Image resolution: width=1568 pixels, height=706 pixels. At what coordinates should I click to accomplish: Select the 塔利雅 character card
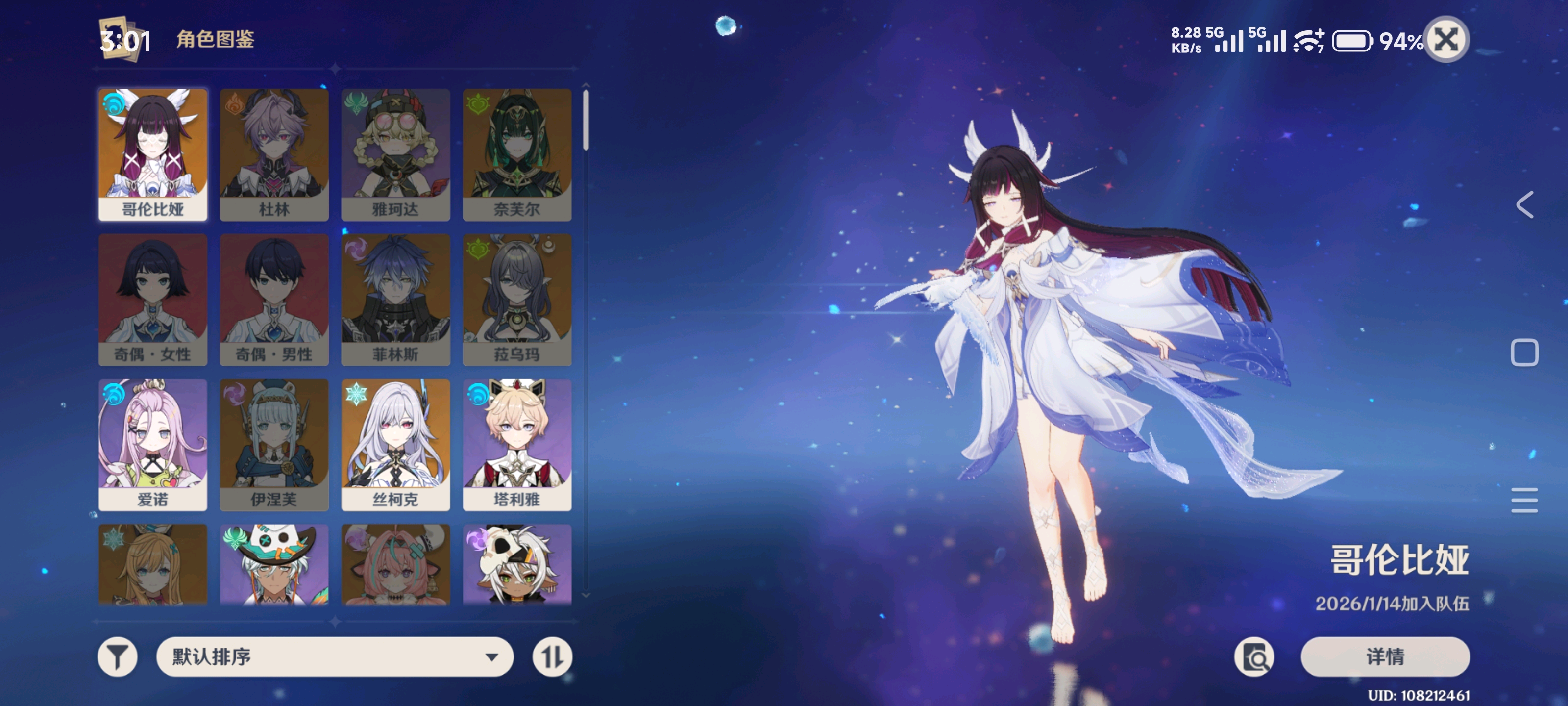tap(517, 444)
